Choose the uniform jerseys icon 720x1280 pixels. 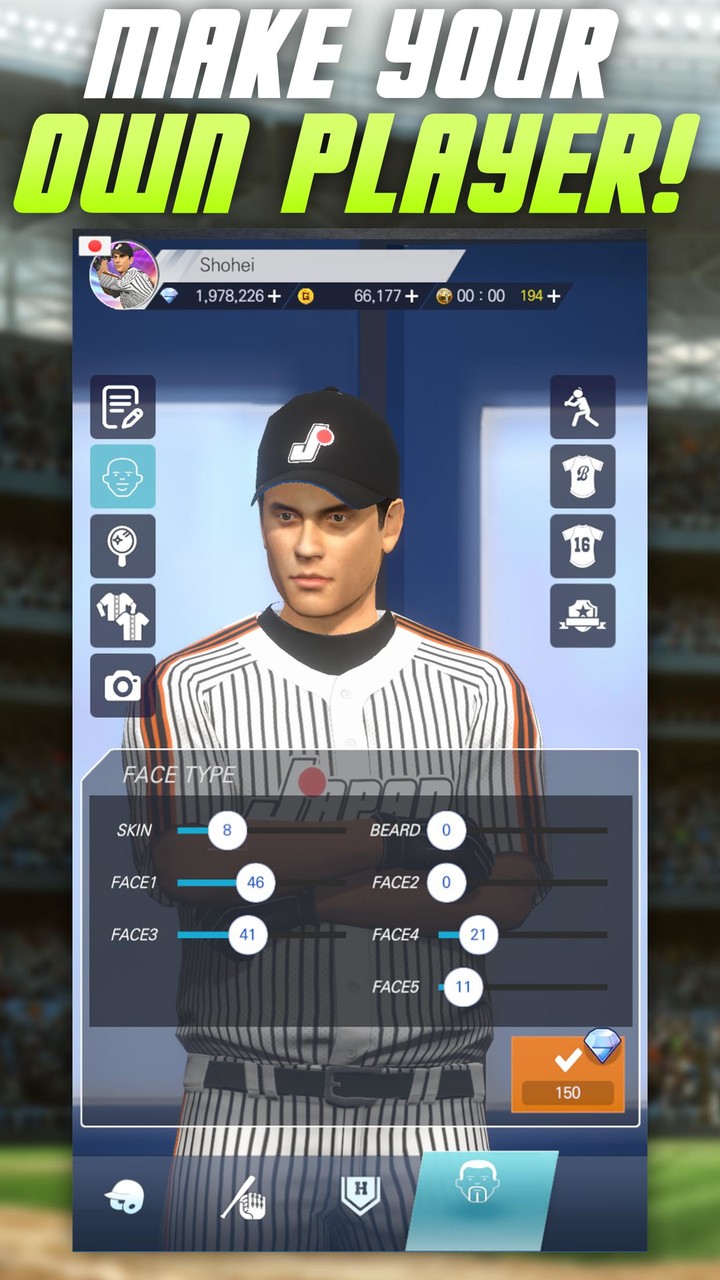point(123,616)
